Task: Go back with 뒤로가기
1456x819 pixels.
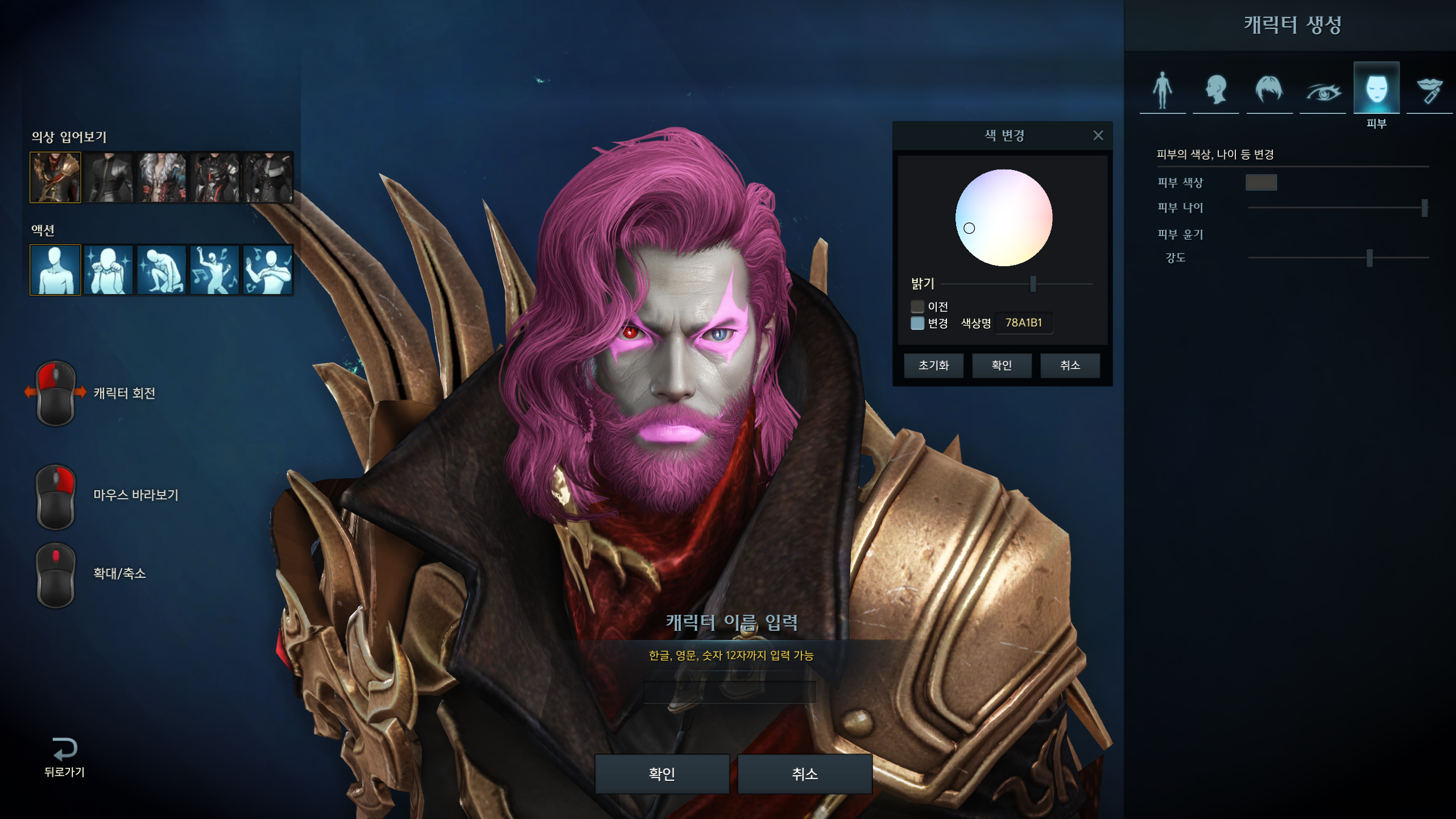Action: pos(64,757)
